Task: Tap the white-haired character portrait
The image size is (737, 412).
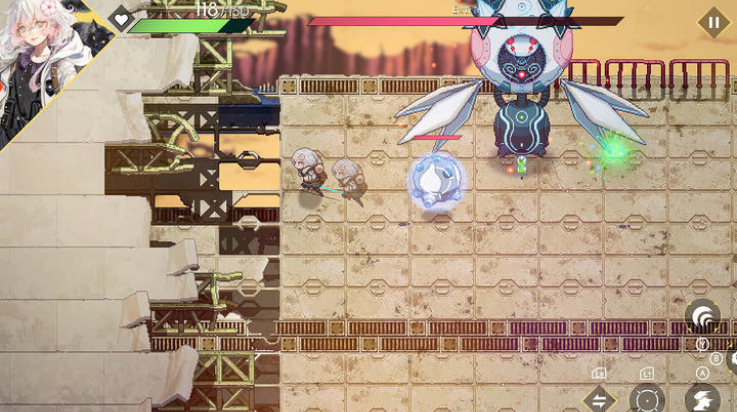Action: coord(40,60)
